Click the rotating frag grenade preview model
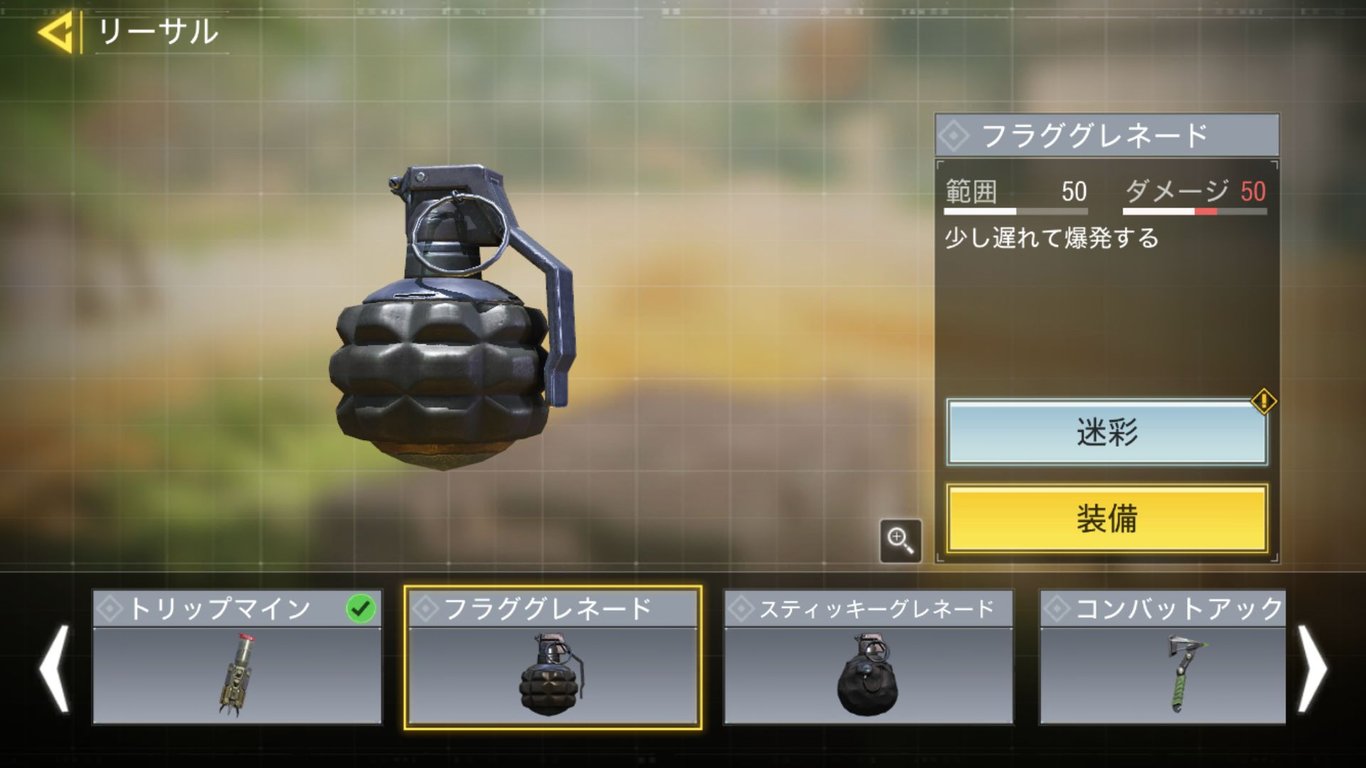This screenshot has height=768, width=1366. tap(440, 340)
